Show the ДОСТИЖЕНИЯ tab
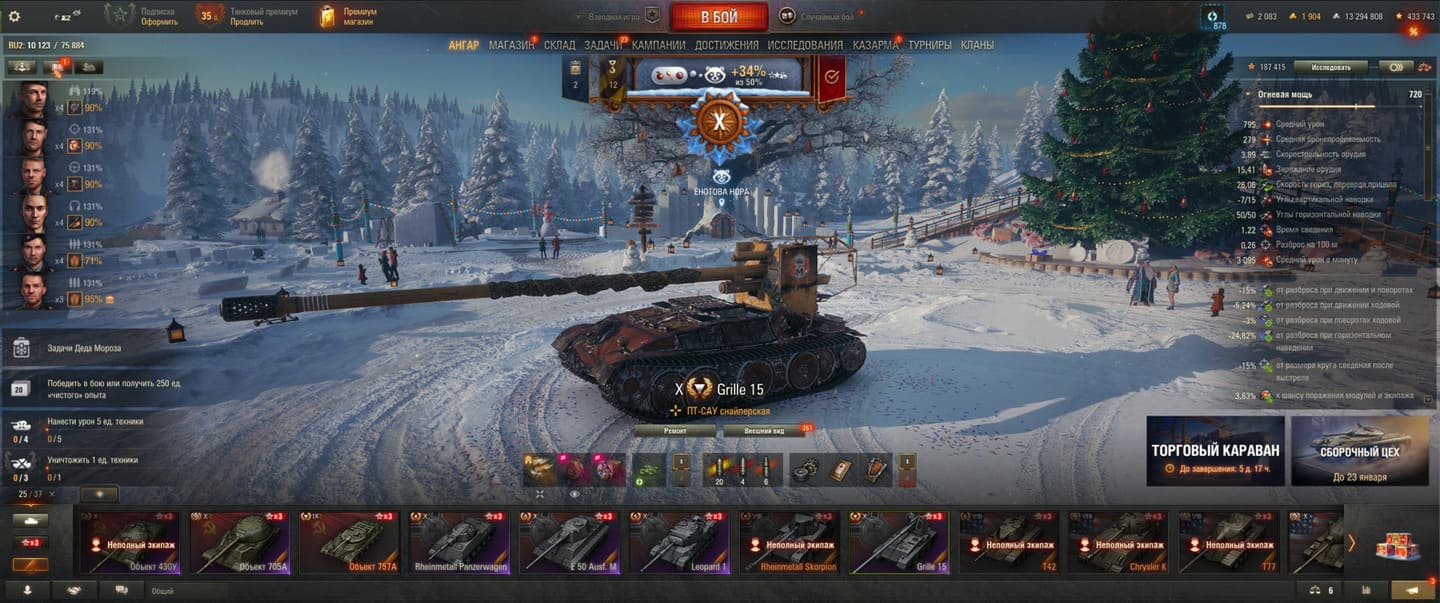 [726, 45]
